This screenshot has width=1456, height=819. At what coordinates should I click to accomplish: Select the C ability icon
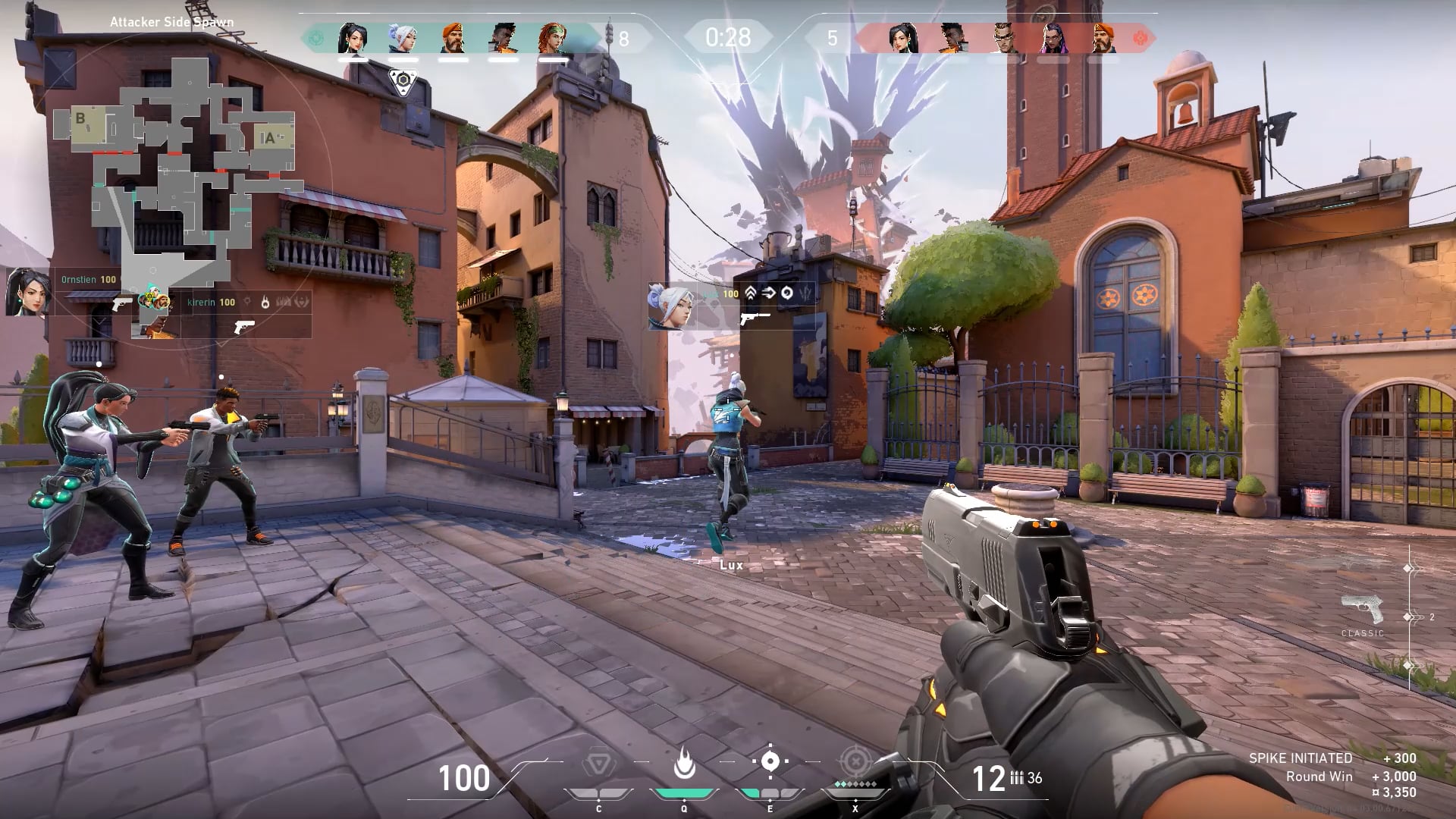598,763
